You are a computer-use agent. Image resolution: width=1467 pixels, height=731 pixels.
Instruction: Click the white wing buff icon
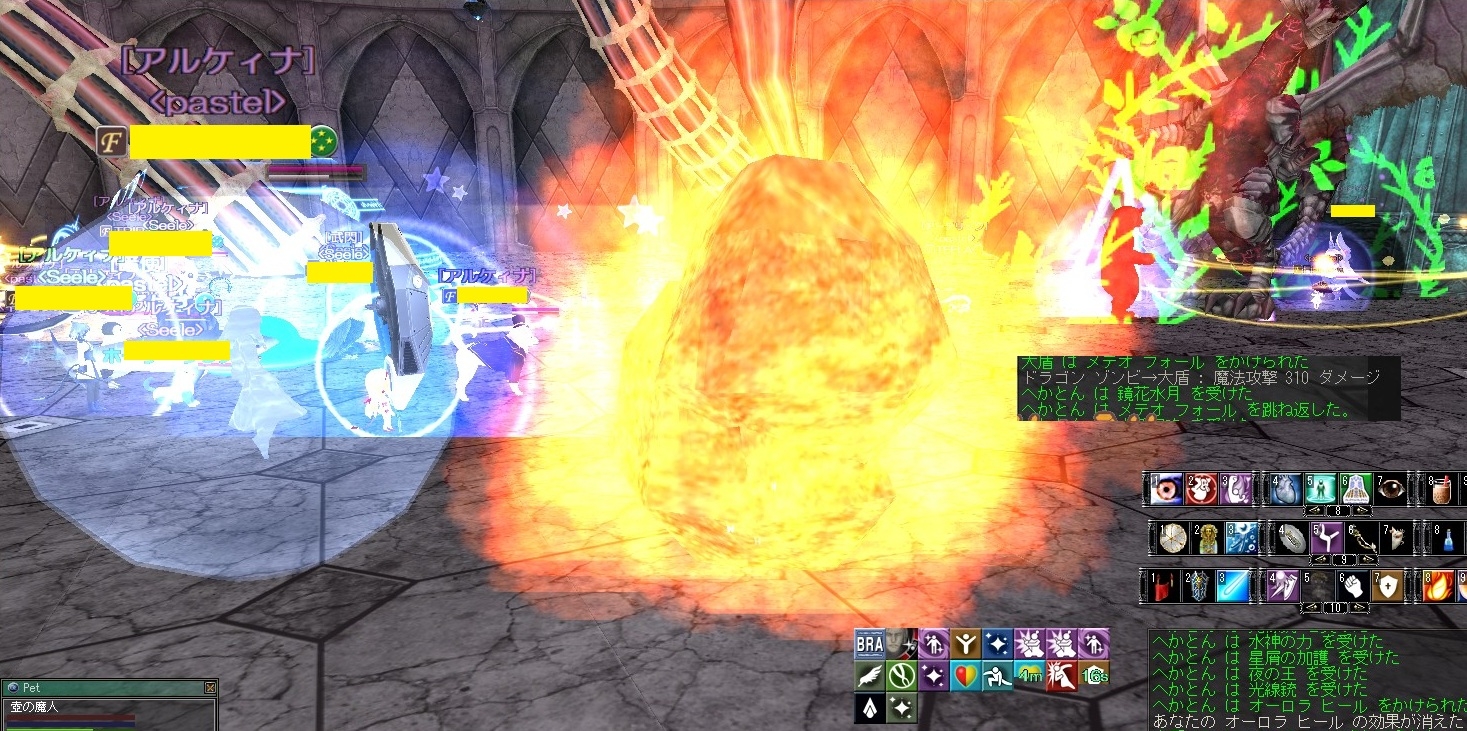869,676
